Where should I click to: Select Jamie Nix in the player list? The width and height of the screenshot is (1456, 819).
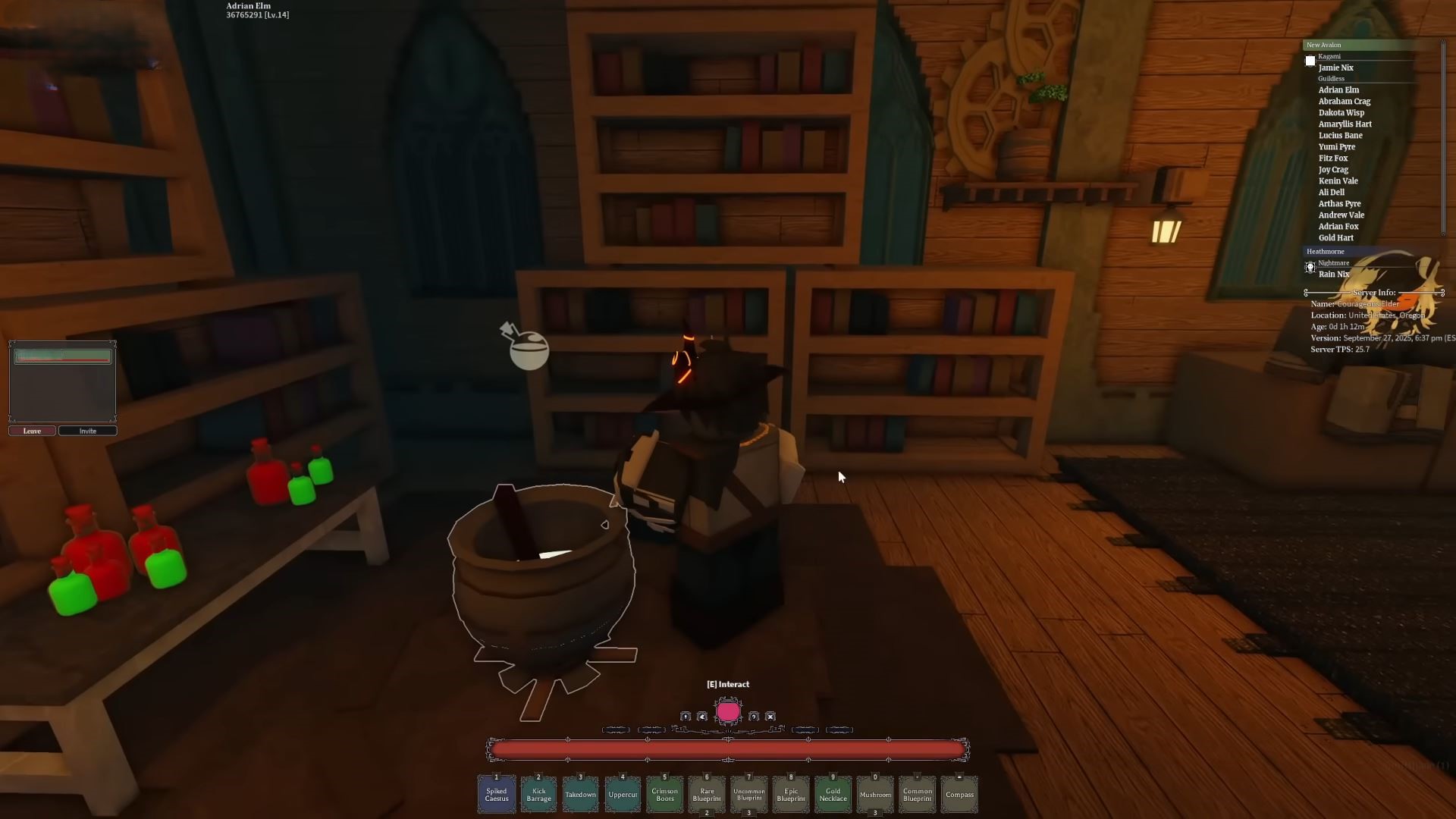click(x=1335, y=67)
